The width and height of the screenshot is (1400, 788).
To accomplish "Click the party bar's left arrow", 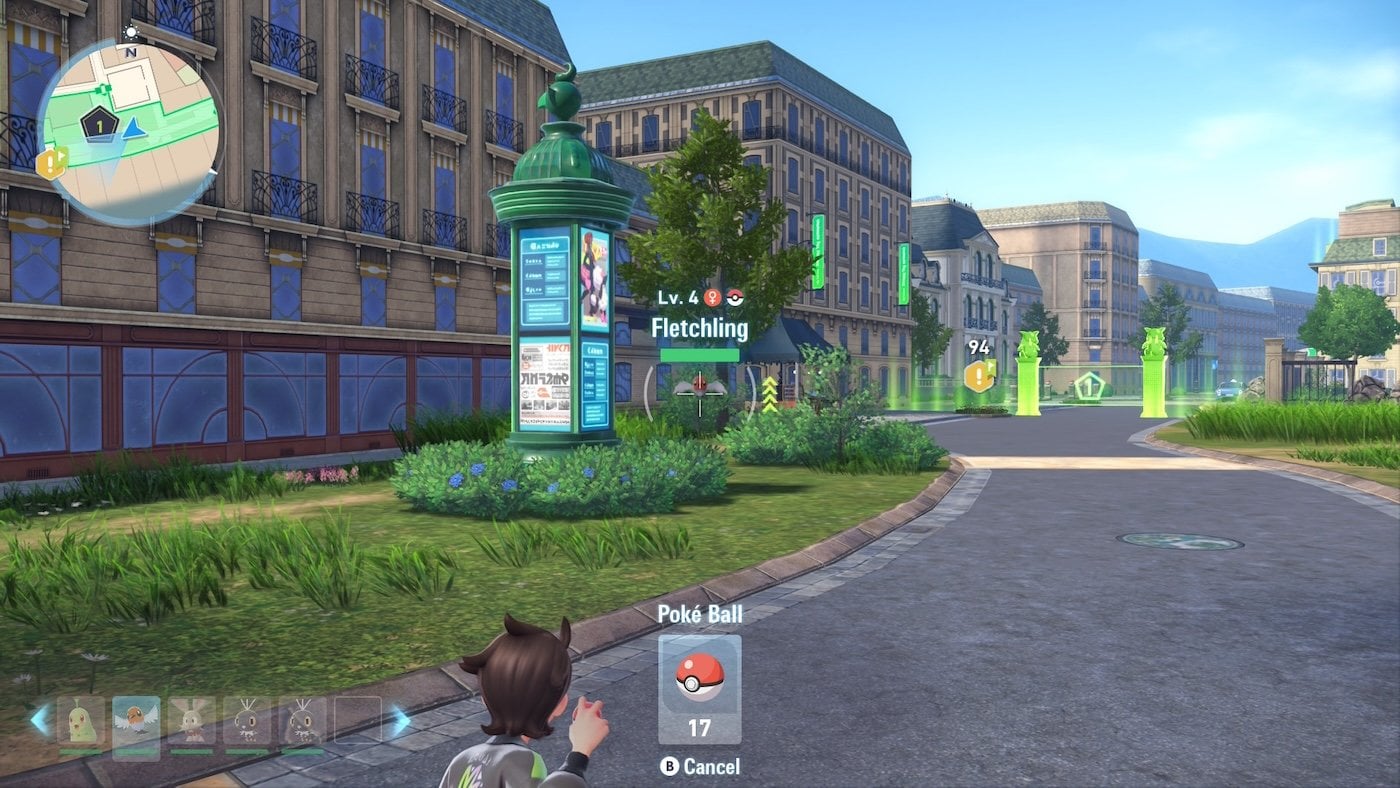I will (39, 720).
